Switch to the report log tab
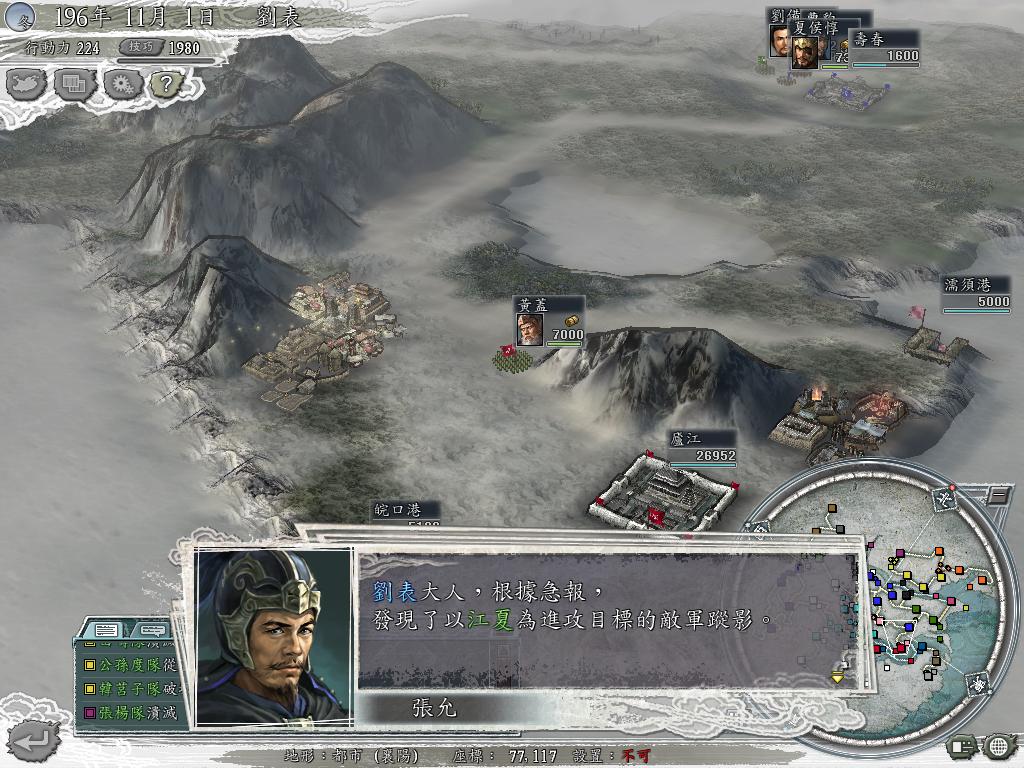The height and width of the screenshot is (768, 1024). coord(108,631)
